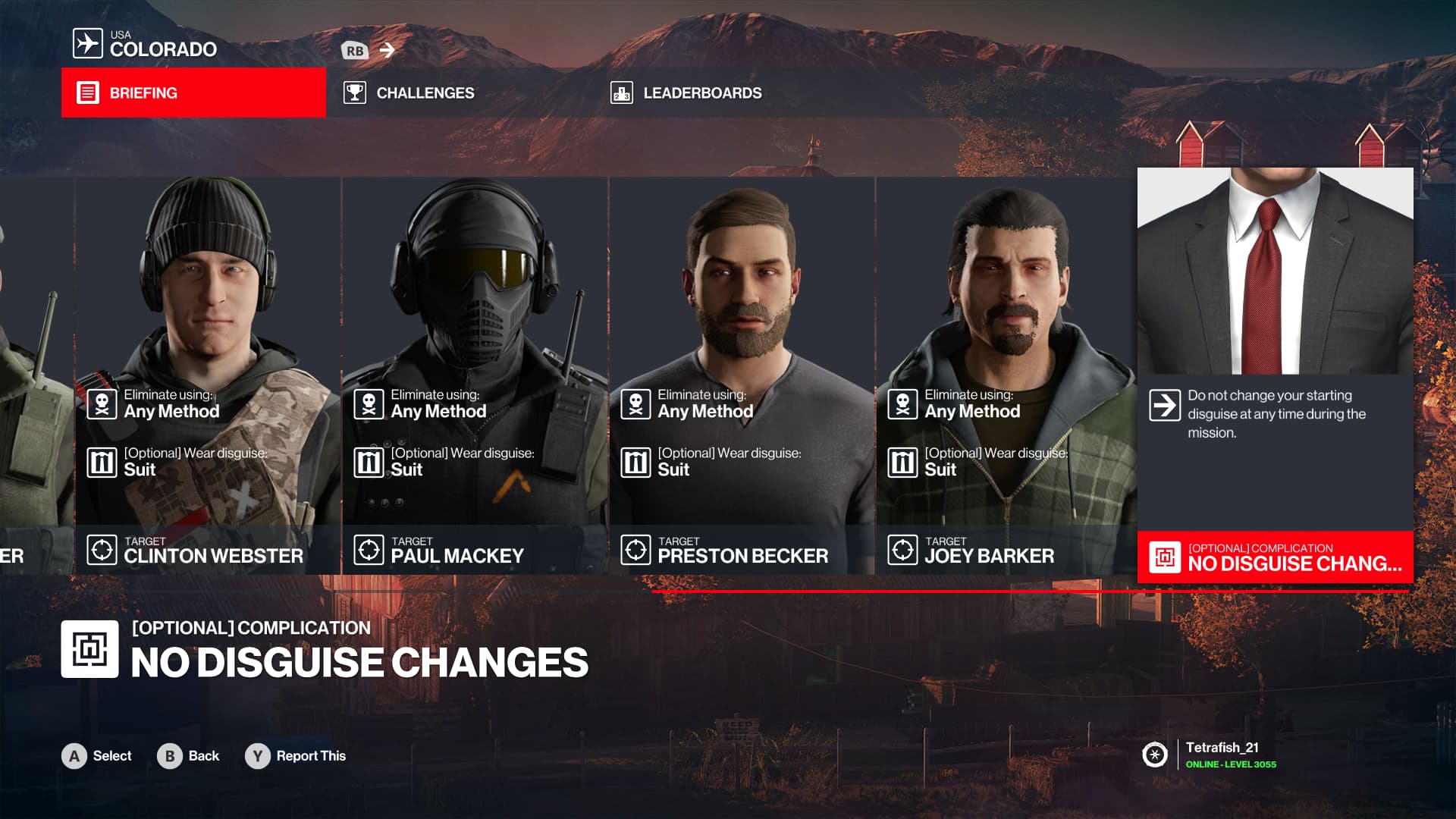Select the Clinton Webster target card
Viewport: 1456px width, 819px height.
(x=208, y=375)
